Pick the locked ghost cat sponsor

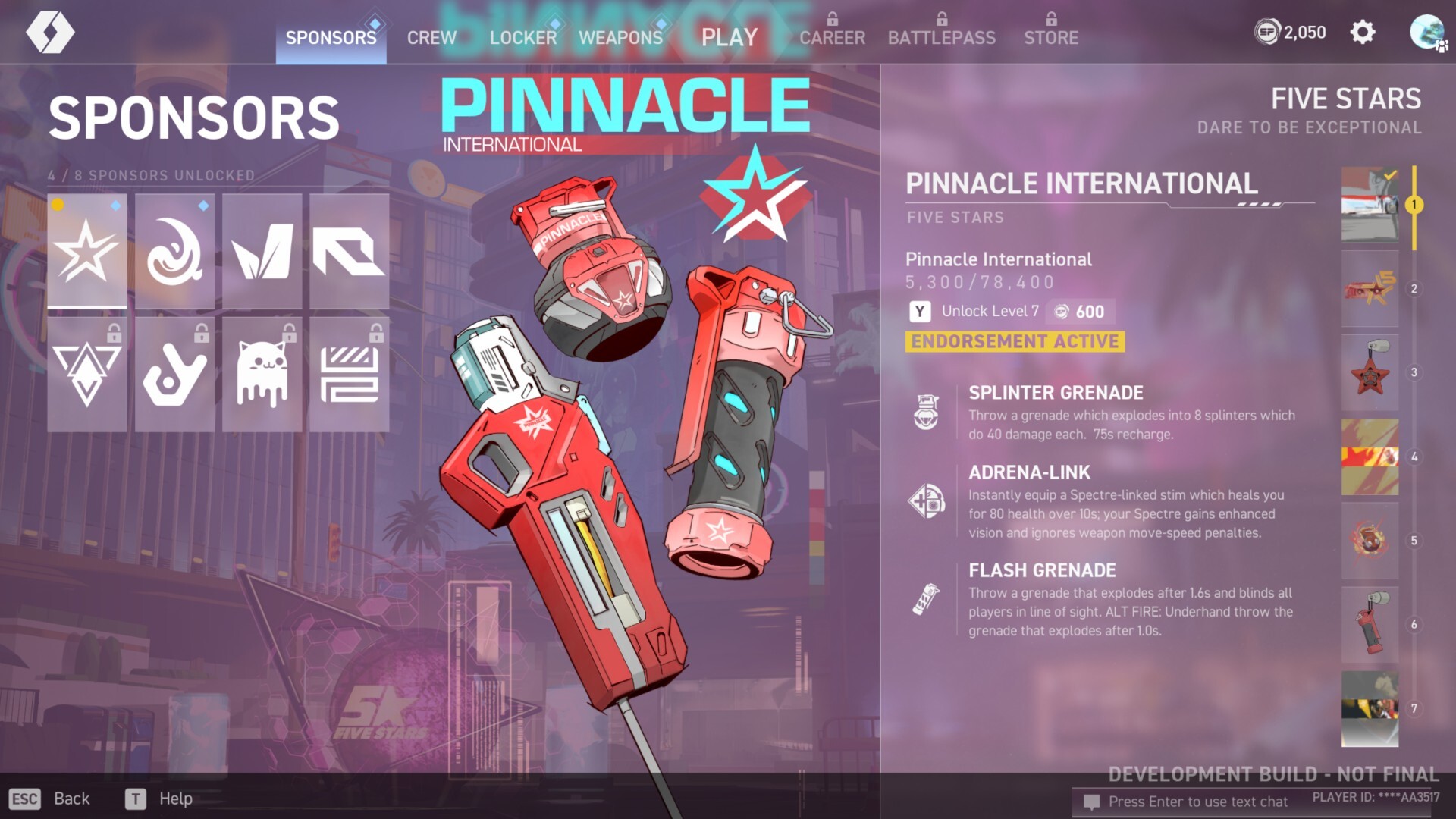(262, 374)
